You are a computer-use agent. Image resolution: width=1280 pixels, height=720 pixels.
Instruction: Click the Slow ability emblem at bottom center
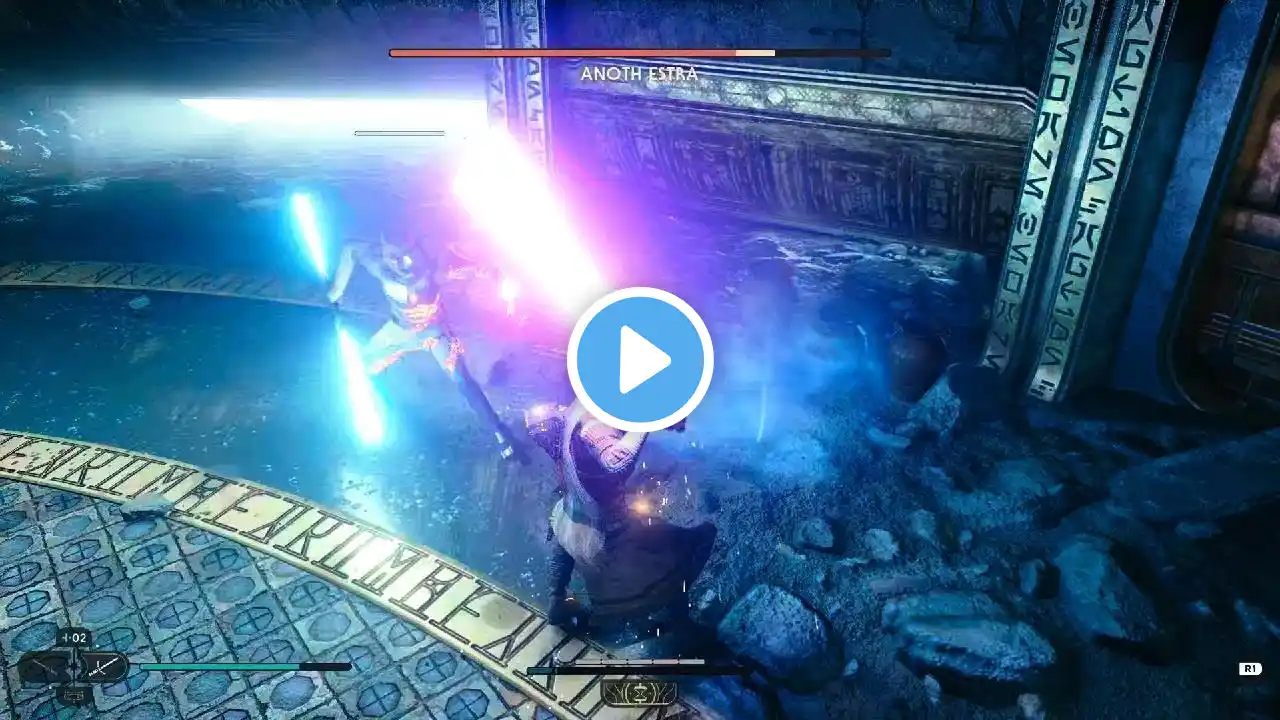pyautogui.click(x=639, y=692)
